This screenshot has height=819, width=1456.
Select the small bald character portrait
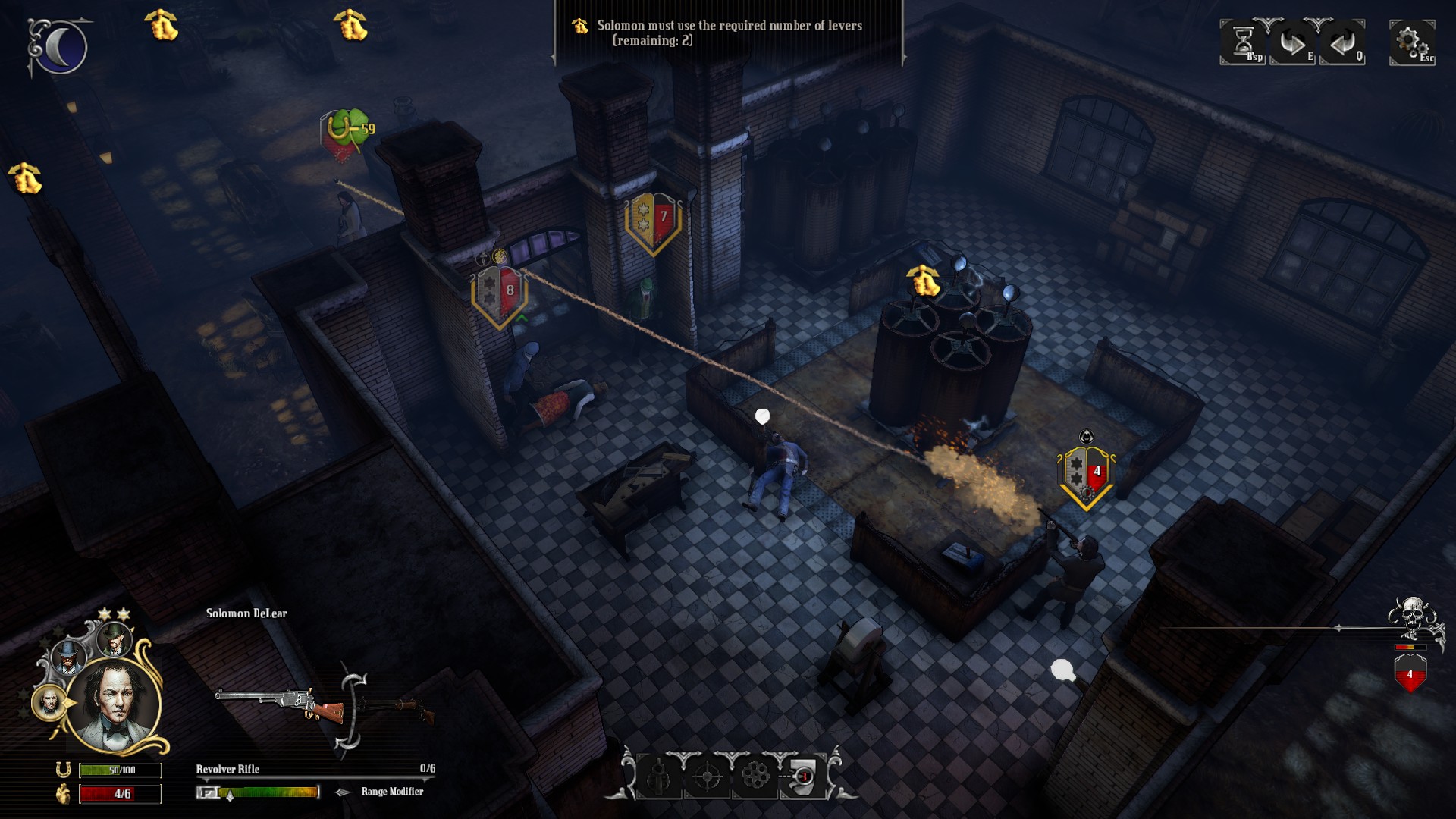point(49,703)
